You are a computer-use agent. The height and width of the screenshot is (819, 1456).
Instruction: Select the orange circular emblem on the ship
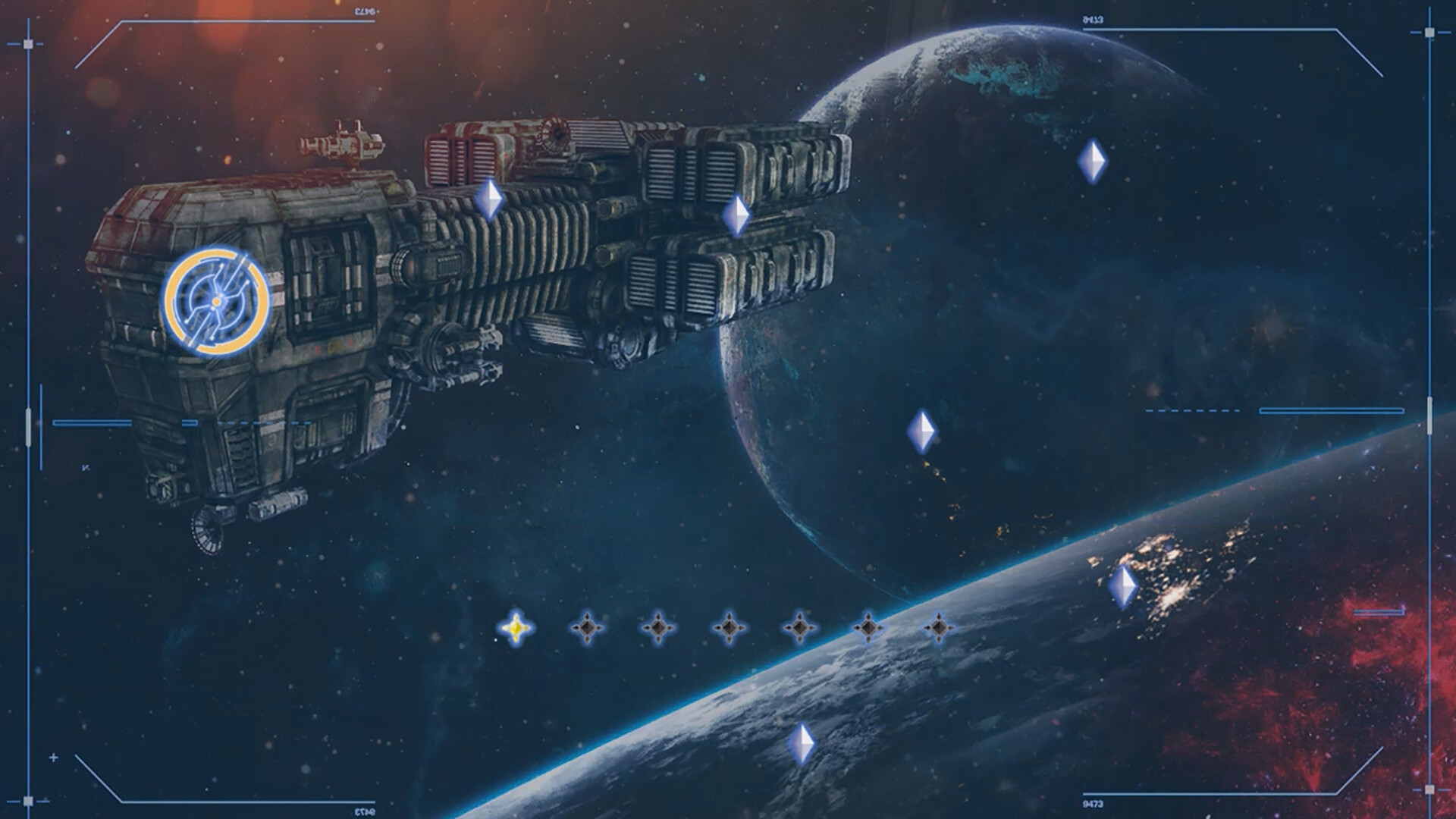[x=217, y=301]
